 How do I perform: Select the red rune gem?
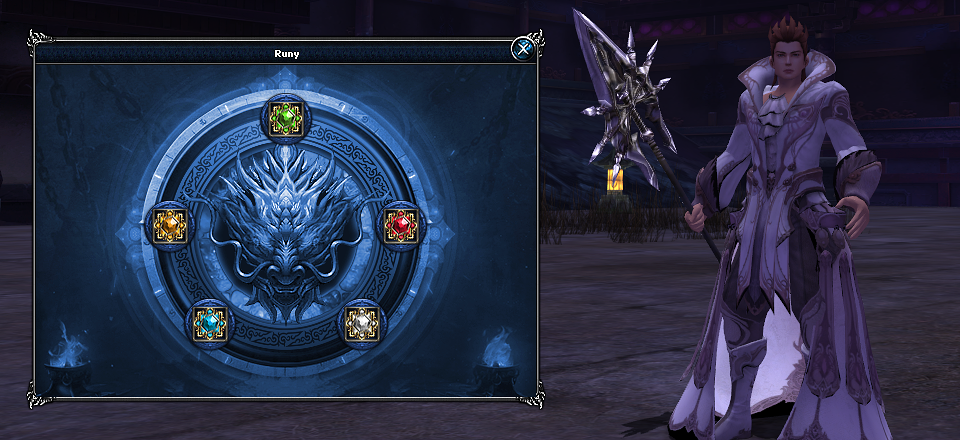pos(402,226)
